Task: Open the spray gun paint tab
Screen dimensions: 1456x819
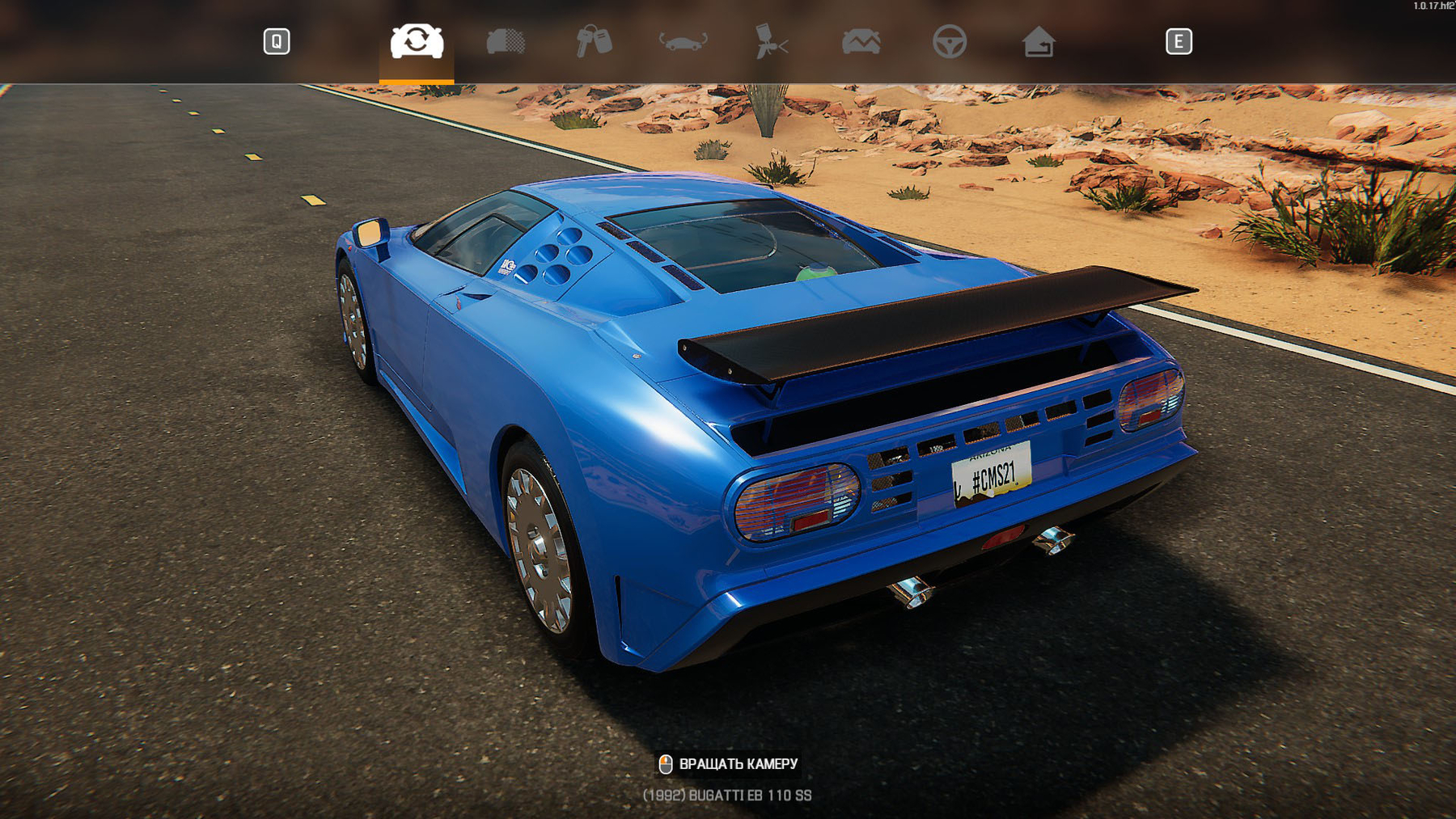Action: pos(771,41)
